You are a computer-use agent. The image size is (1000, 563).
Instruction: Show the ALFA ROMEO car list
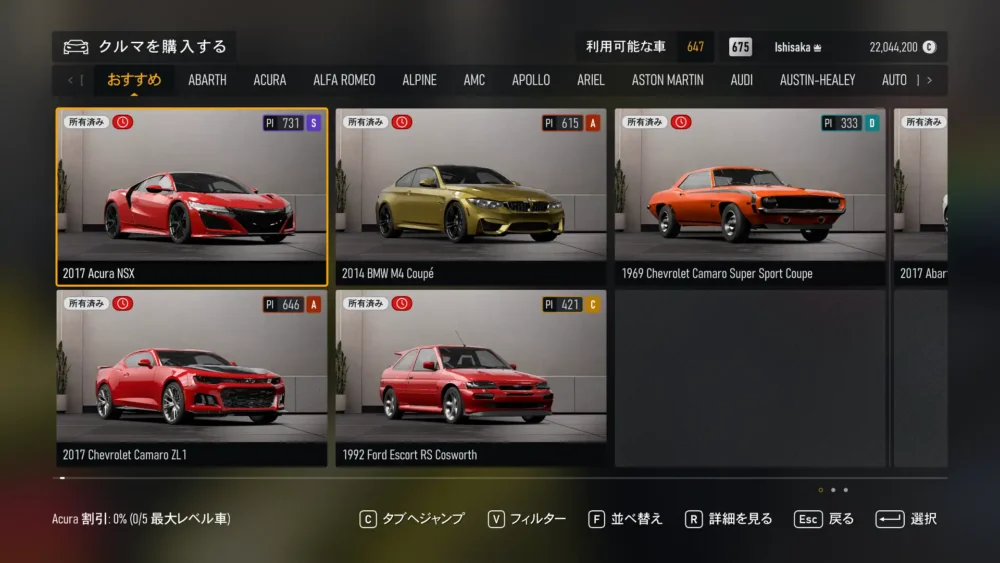tap(344, 80)
